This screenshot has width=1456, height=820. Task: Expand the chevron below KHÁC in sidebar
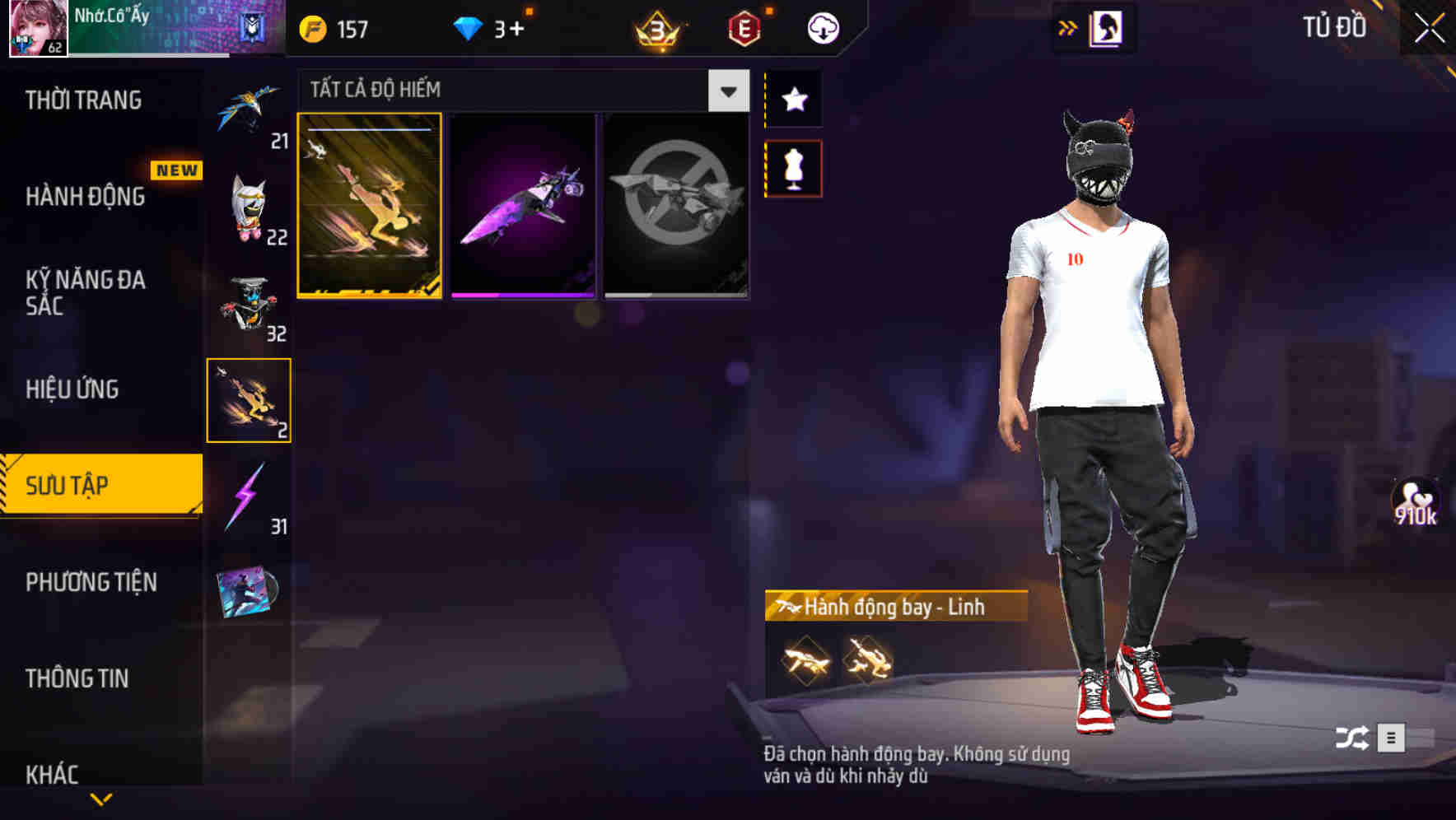(x=101, y=799)
